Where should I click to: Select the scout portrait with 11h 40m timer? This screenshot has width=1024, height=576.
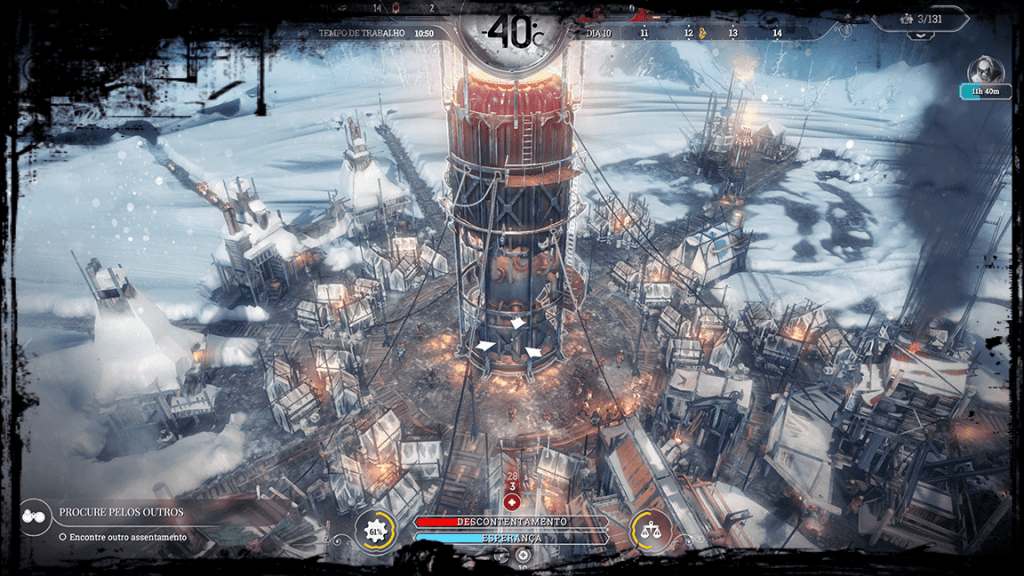986,70
